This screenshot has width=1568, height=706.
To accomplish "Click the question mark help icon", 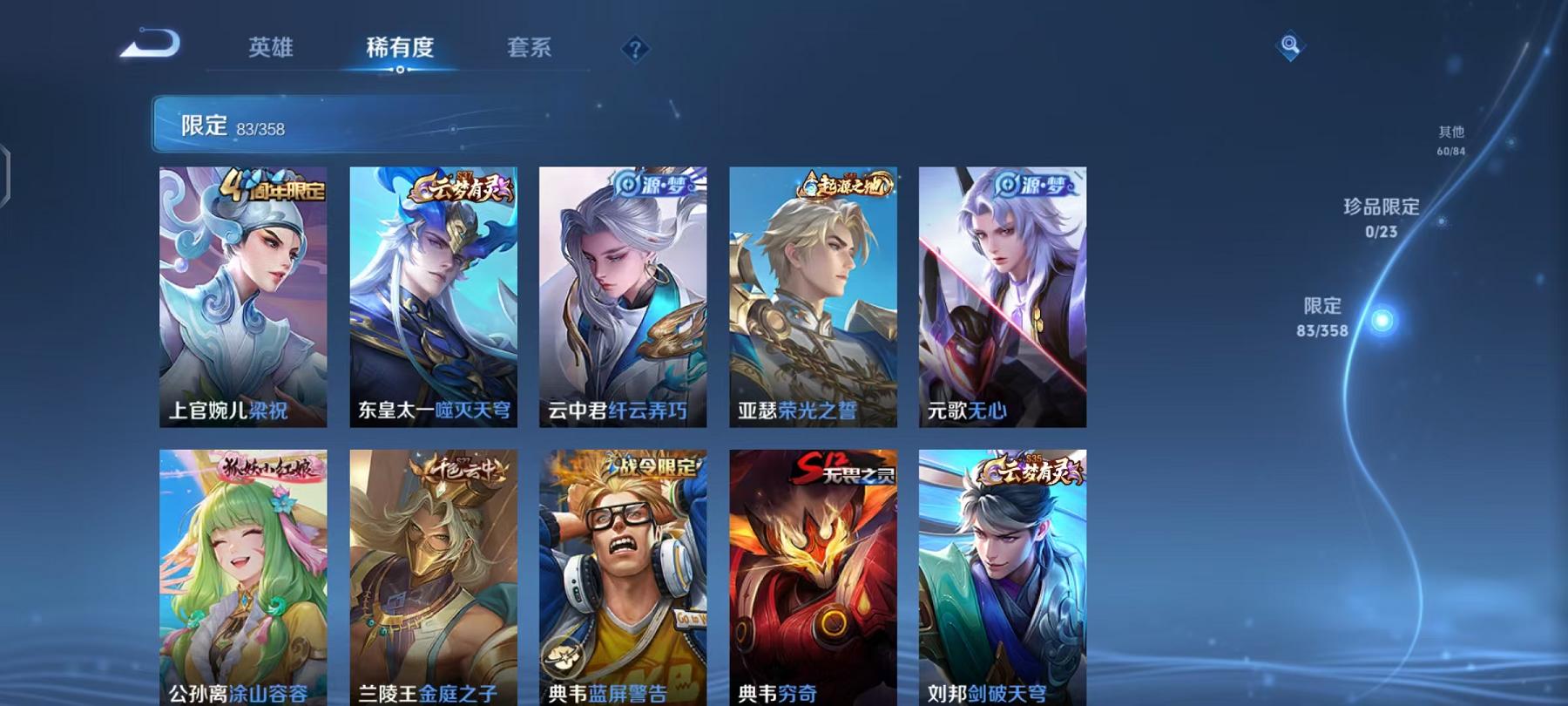I will point(635,48).
